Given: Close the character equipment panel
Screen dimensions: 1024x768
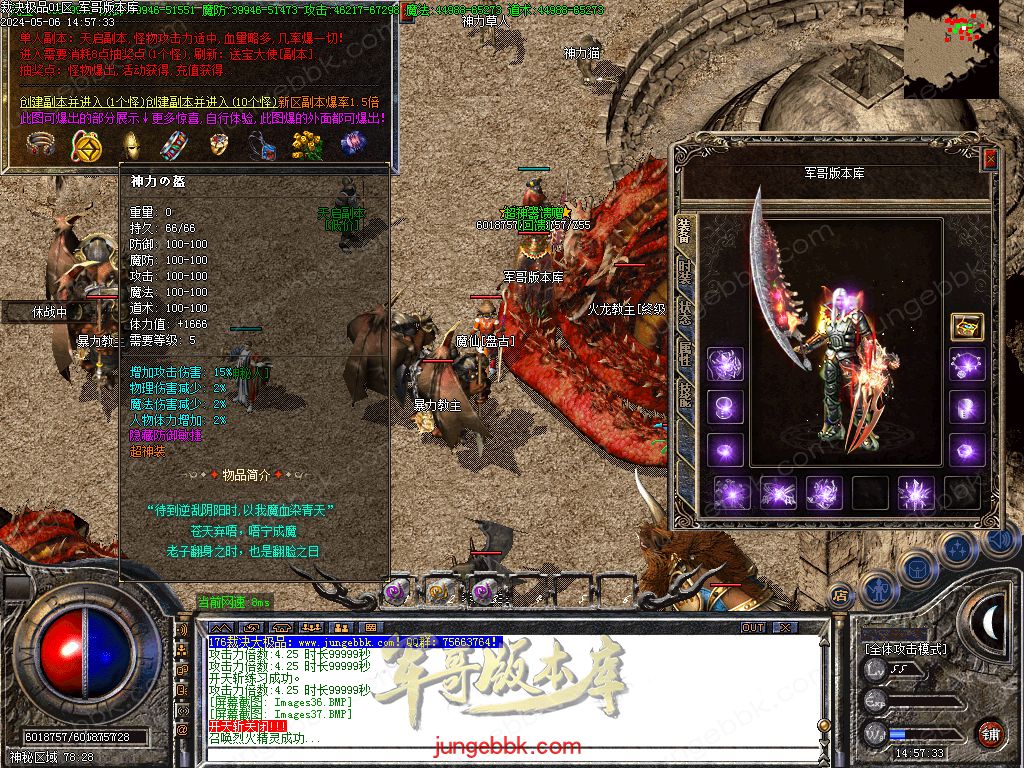Looking at the screenshot, I should [x=990, y=158].
